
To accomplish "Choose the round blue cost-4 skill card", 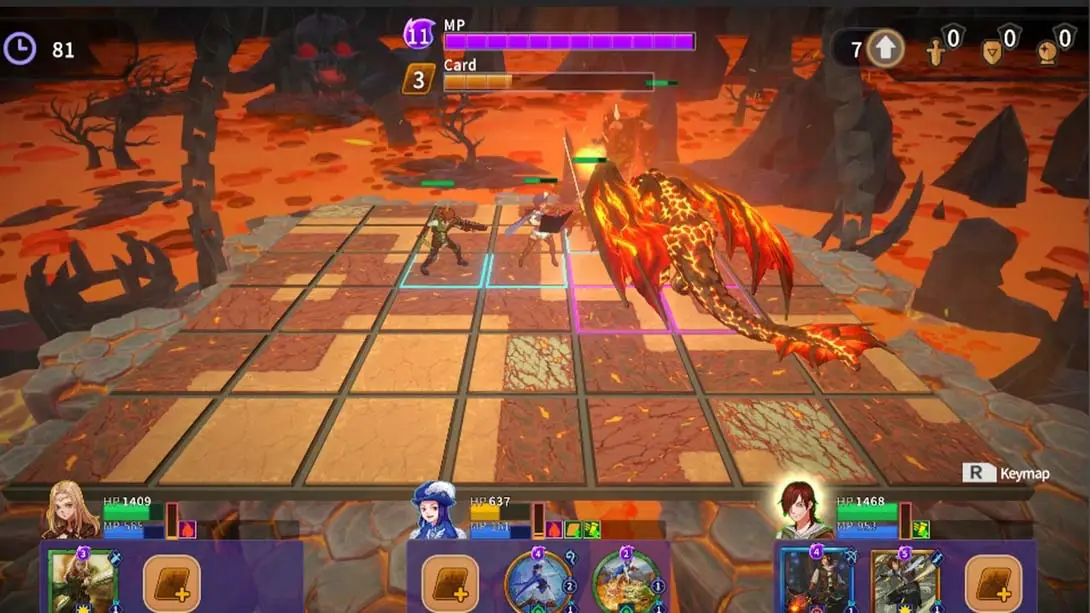I will (539, 581).
